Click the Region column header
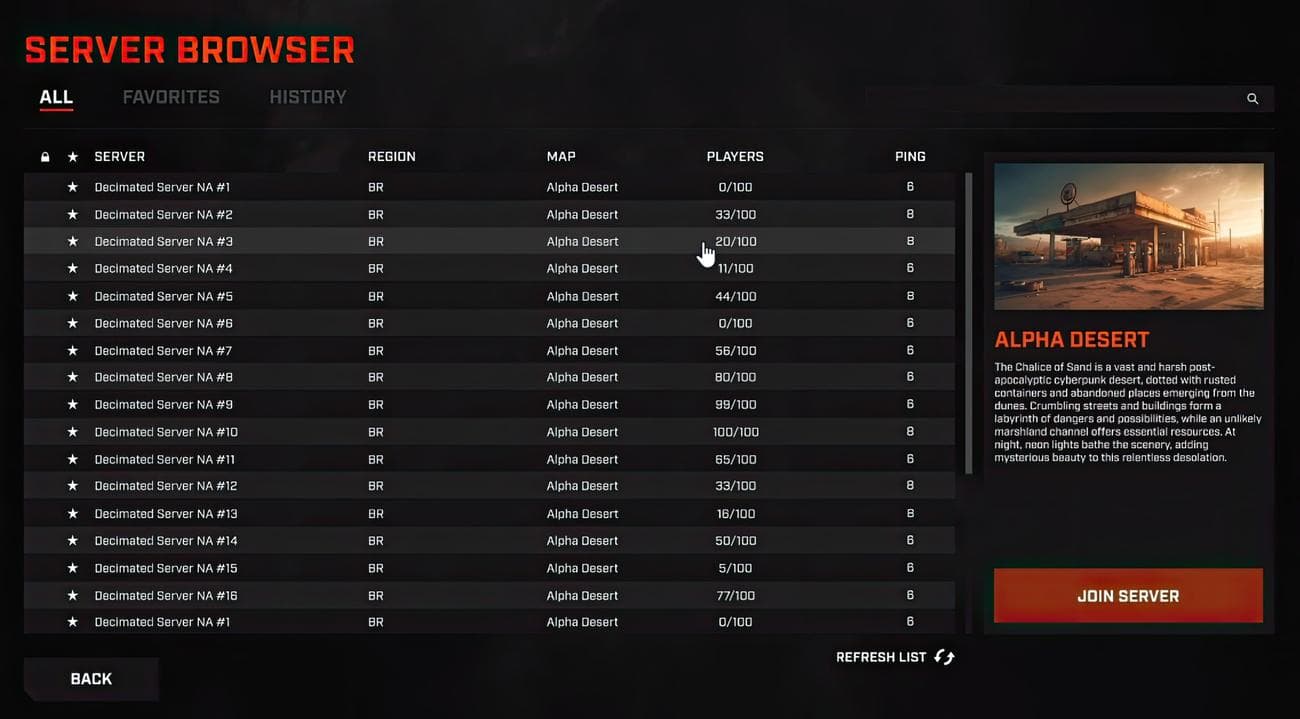The width and height of the screenshot is (1300, 719). click(x=392, y=157)
